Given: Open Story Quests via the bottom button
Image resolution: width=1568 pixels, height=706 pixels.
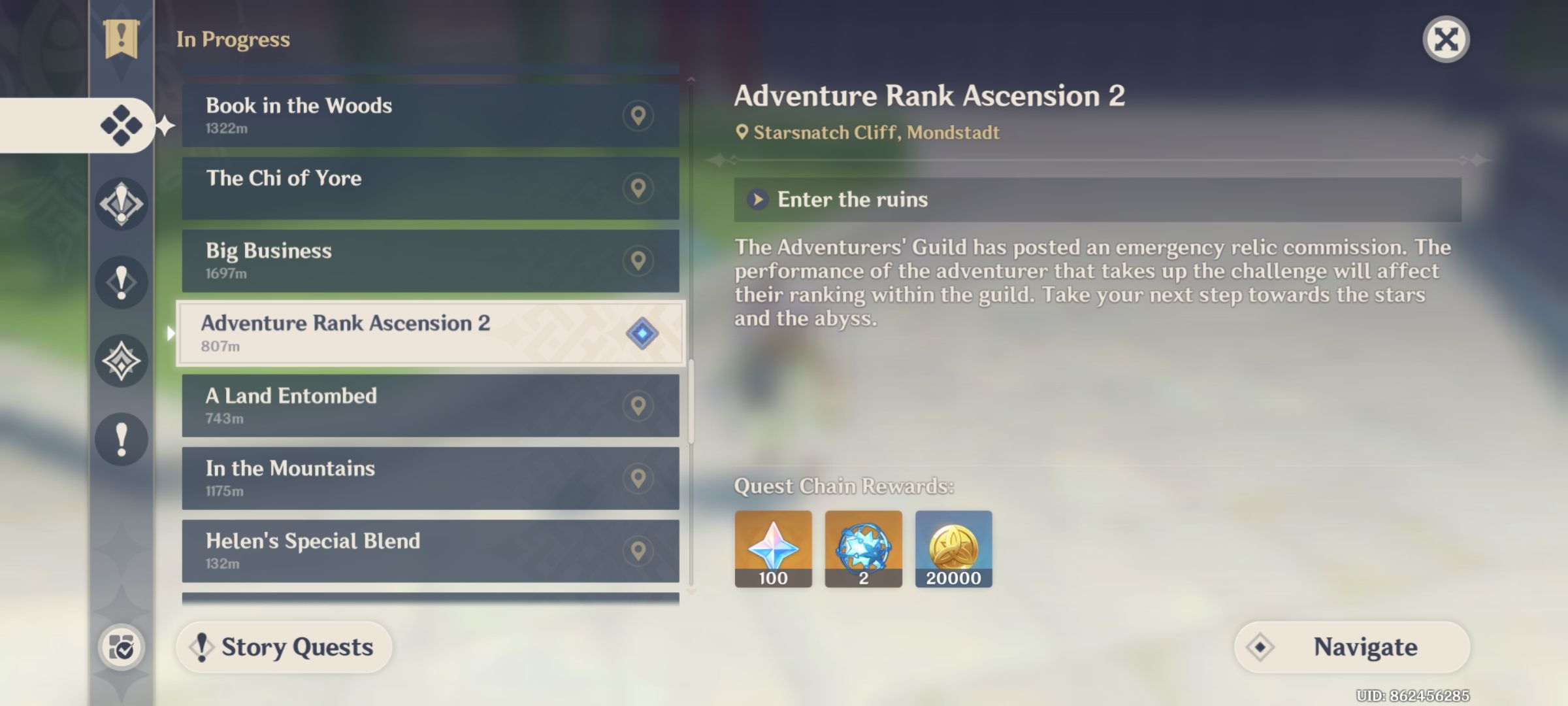Looking at the screenshot, I should pos(284,647).
